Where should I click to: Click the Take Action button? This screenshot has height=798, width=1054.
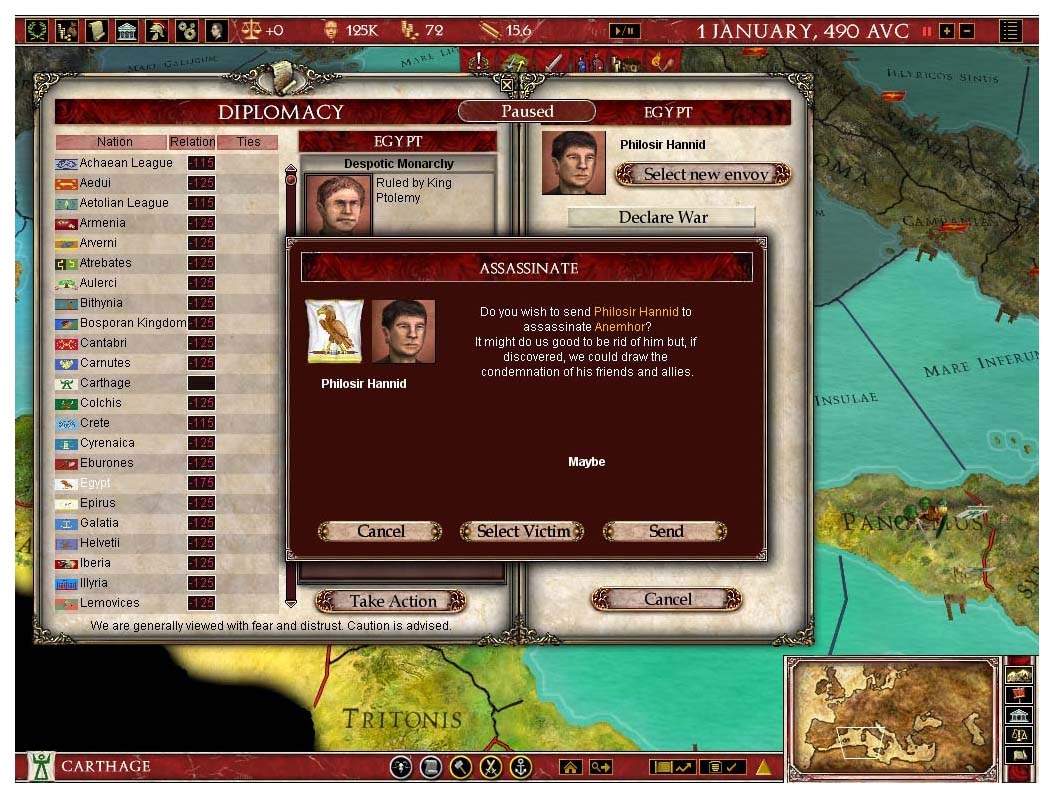click(x=392, y=601)
